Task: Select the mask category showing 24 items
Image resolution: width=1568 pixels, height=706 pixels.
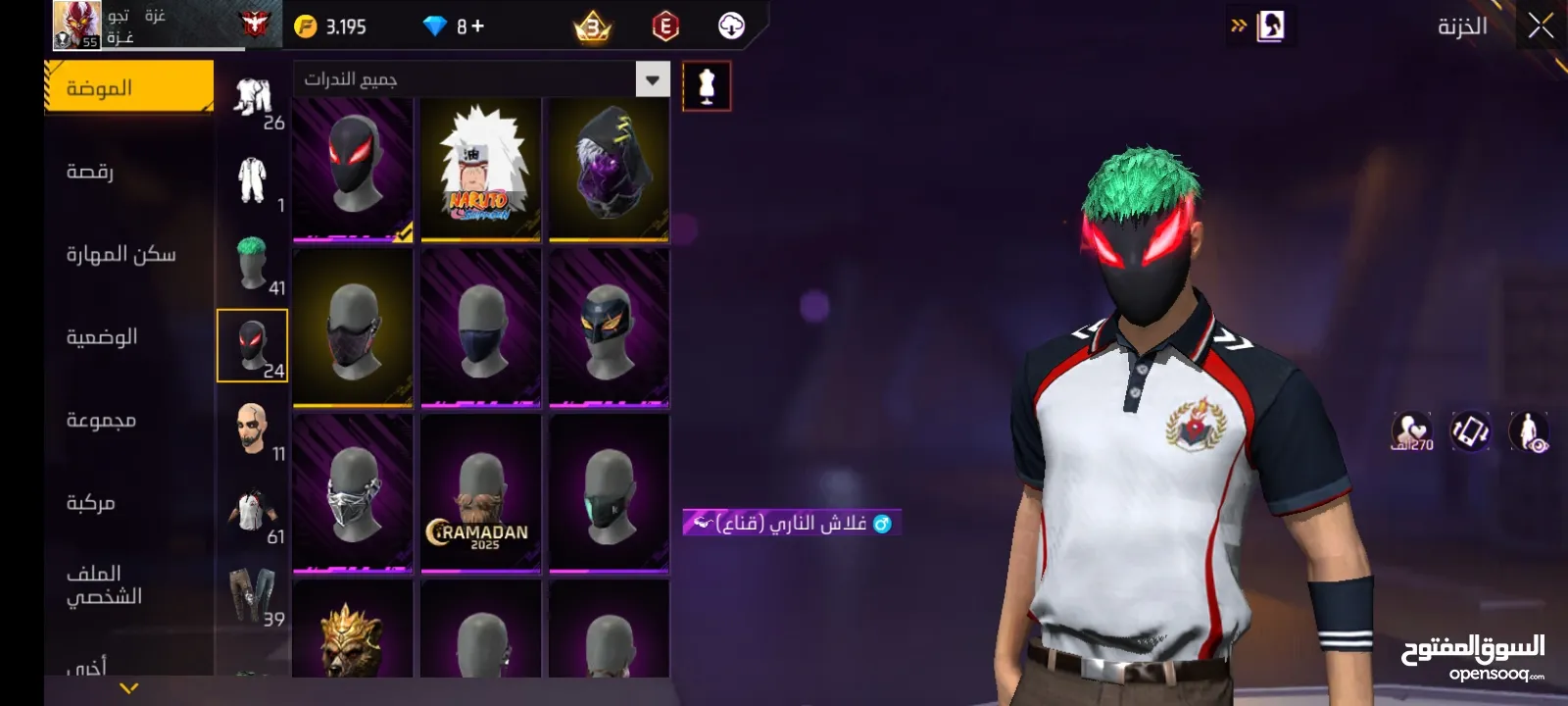Action: click(x=252, y=343)
